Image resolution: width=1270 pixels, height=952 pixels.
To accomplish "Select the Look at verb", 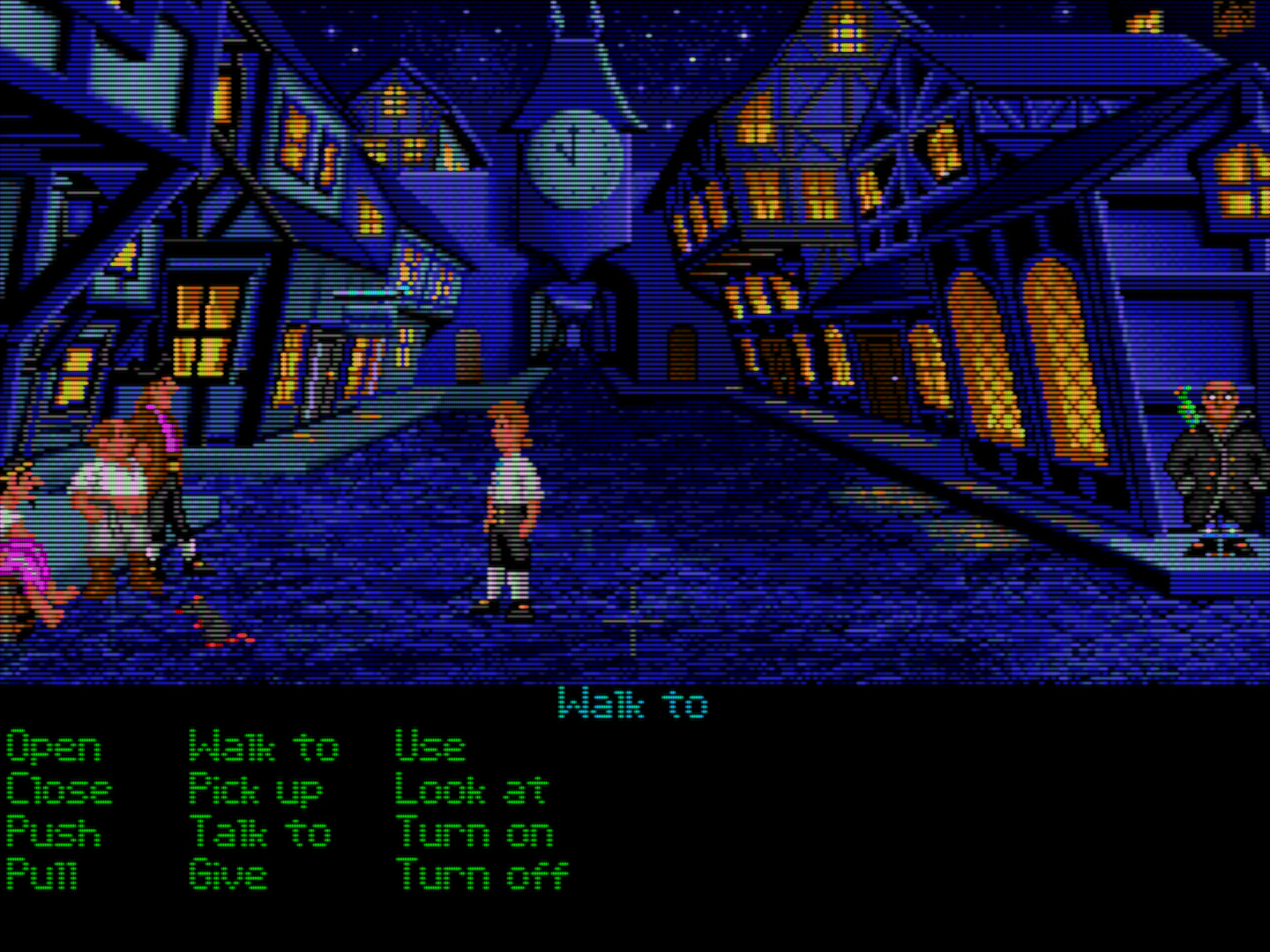I will [472, 790].
